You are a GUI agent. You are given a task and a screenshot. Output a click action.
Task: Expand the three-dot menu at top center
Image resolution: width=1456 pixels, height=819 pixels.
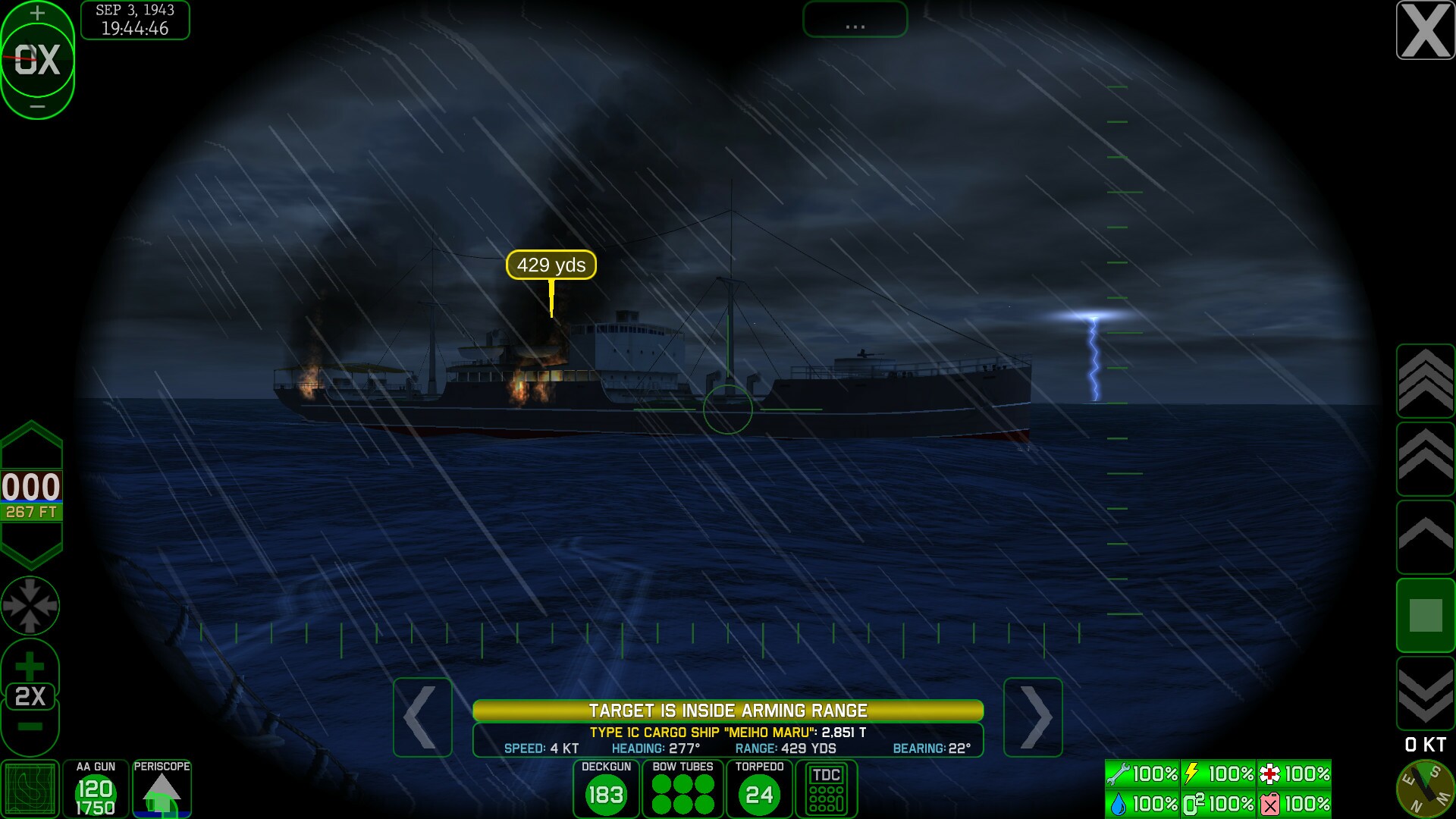click(854, 20)
